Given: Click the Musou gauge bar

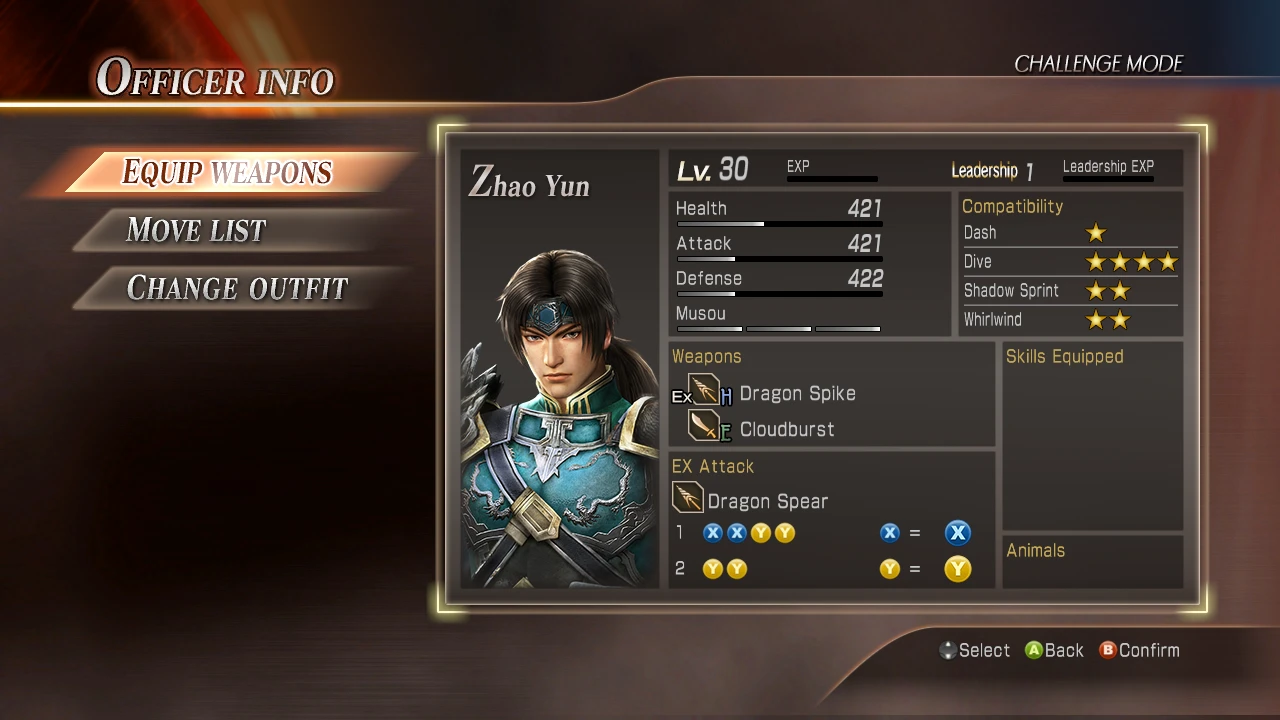Looking at the screenshot, I should tap(779, 328).
